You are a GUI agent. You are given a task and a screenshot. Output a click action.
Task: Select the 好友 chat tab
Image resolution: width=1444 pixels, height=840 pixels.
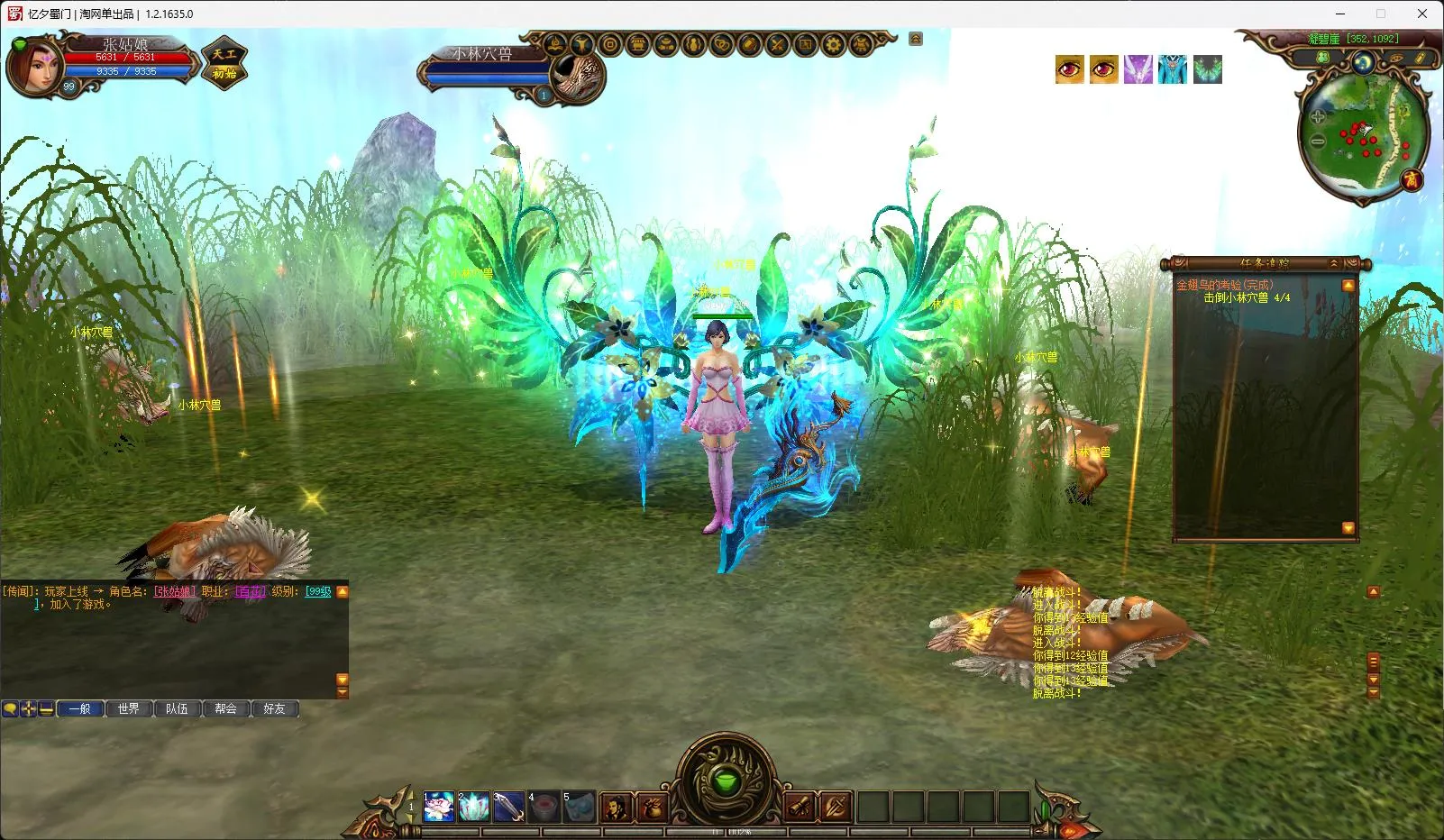click(275, 709)
